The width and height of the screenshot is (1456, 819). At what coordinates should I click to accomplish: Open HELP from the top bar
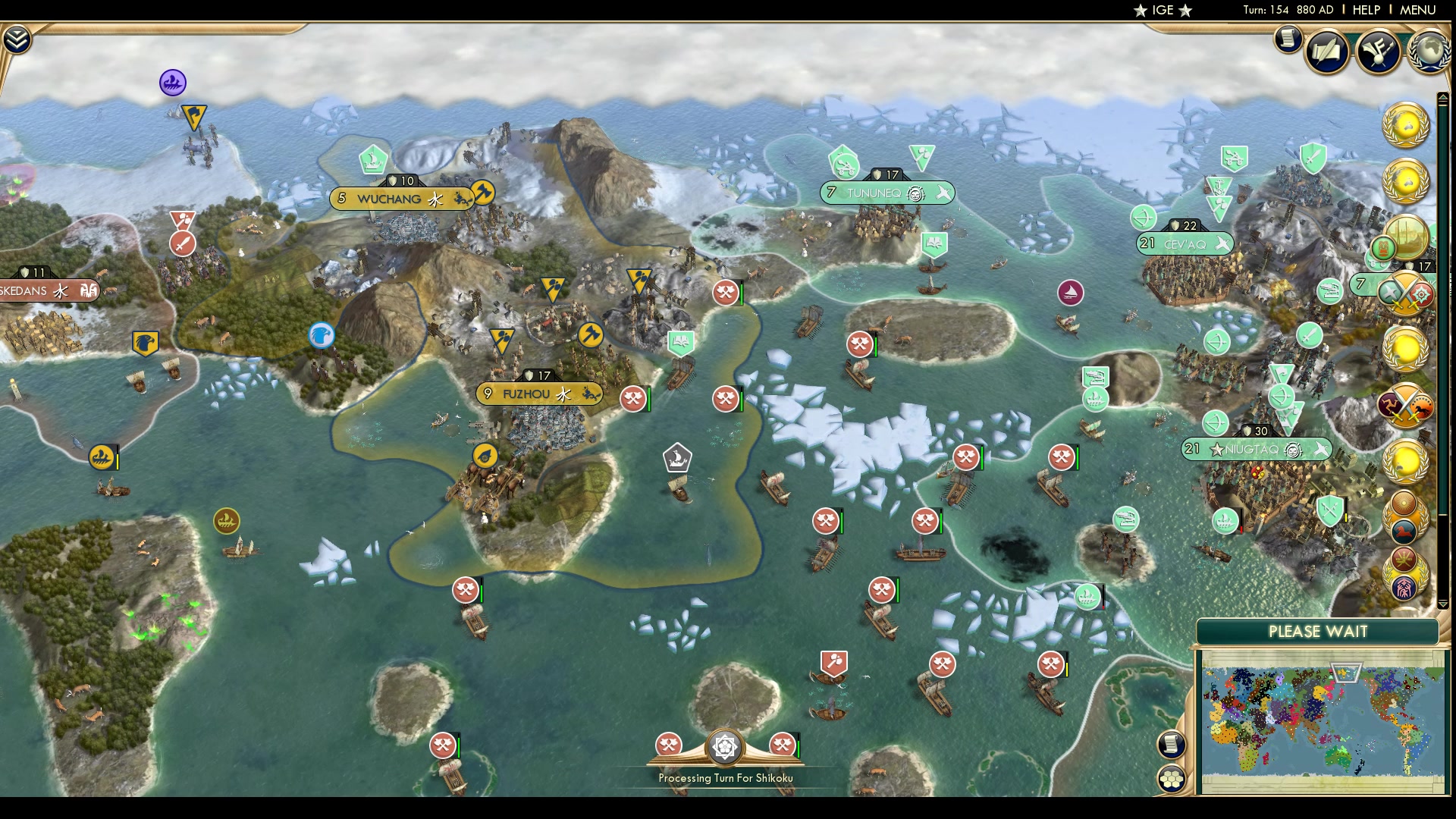1367,11
